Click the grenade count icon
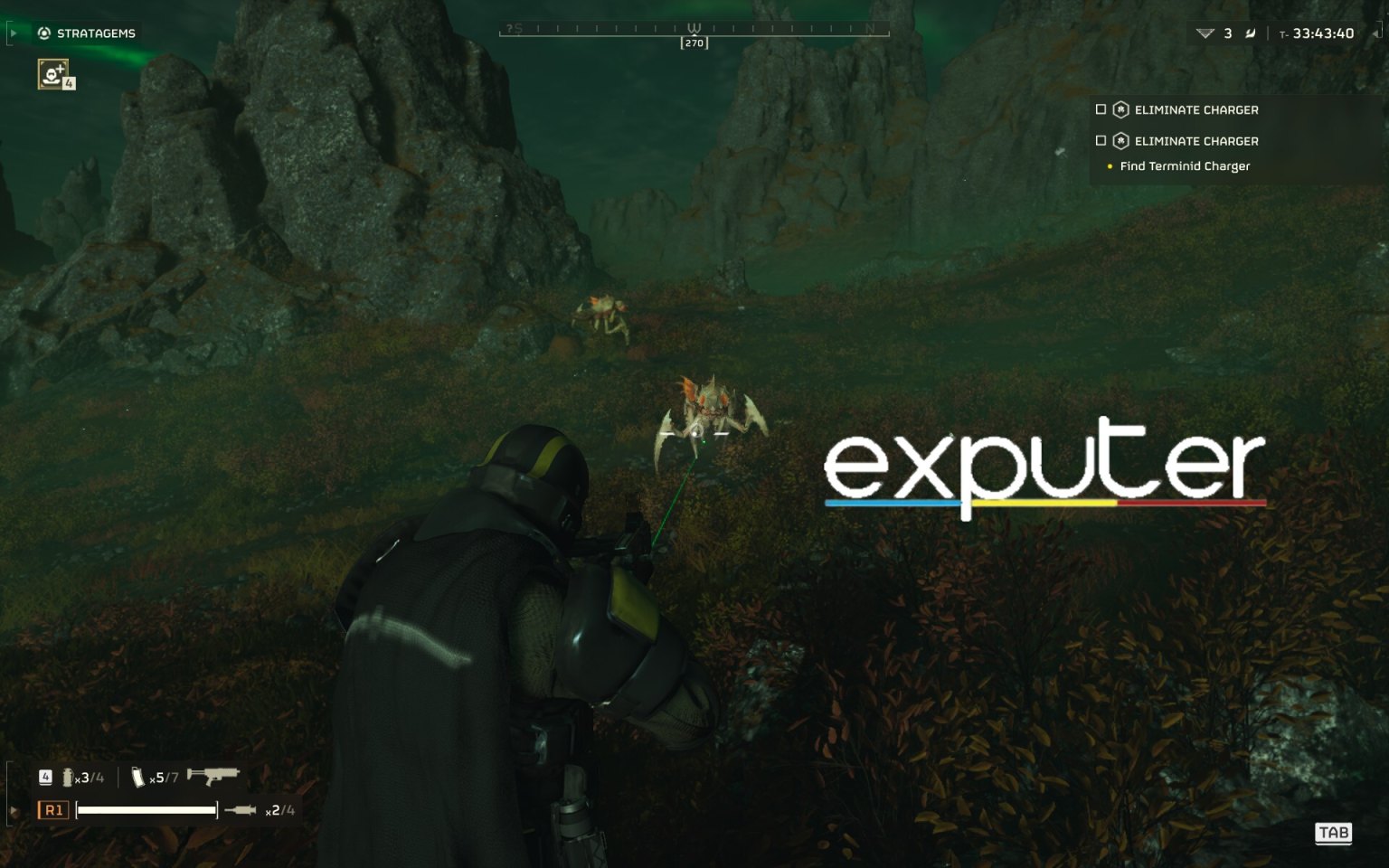 coord(67,776)
